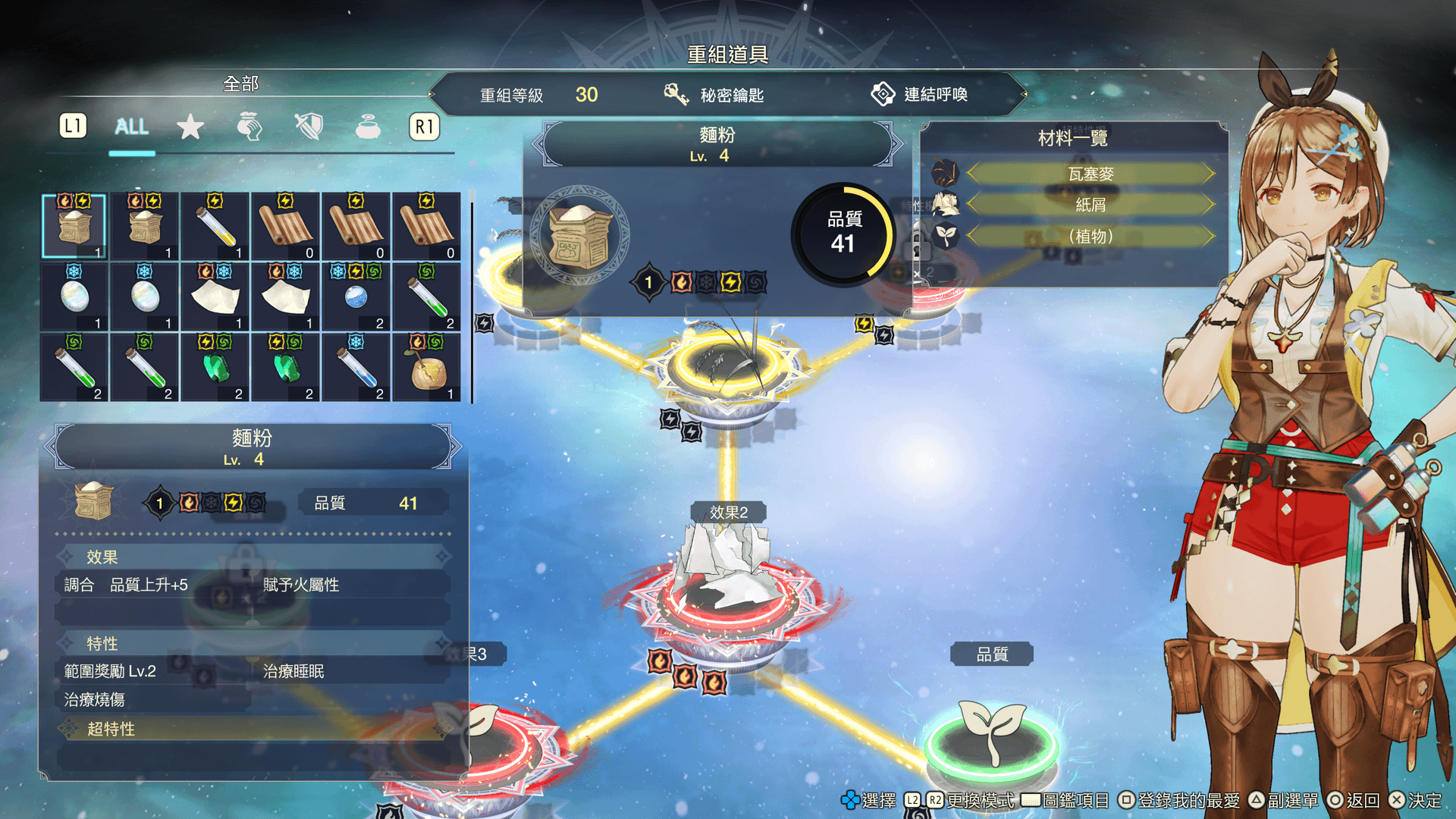Select the 效果2 paper scrap node

[726, 591]
